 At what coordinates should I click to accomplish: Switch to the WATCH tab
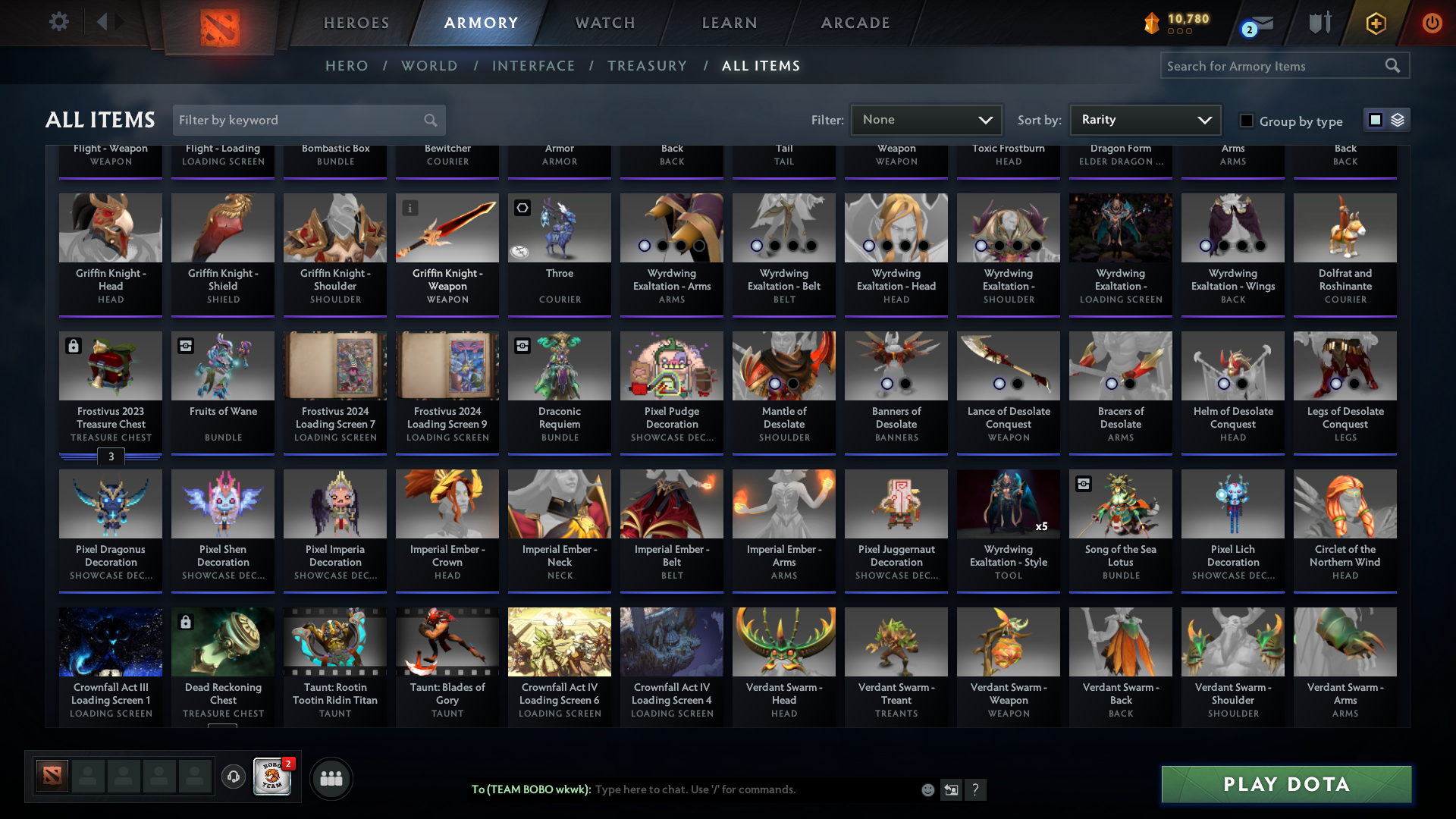coord(604,23)
